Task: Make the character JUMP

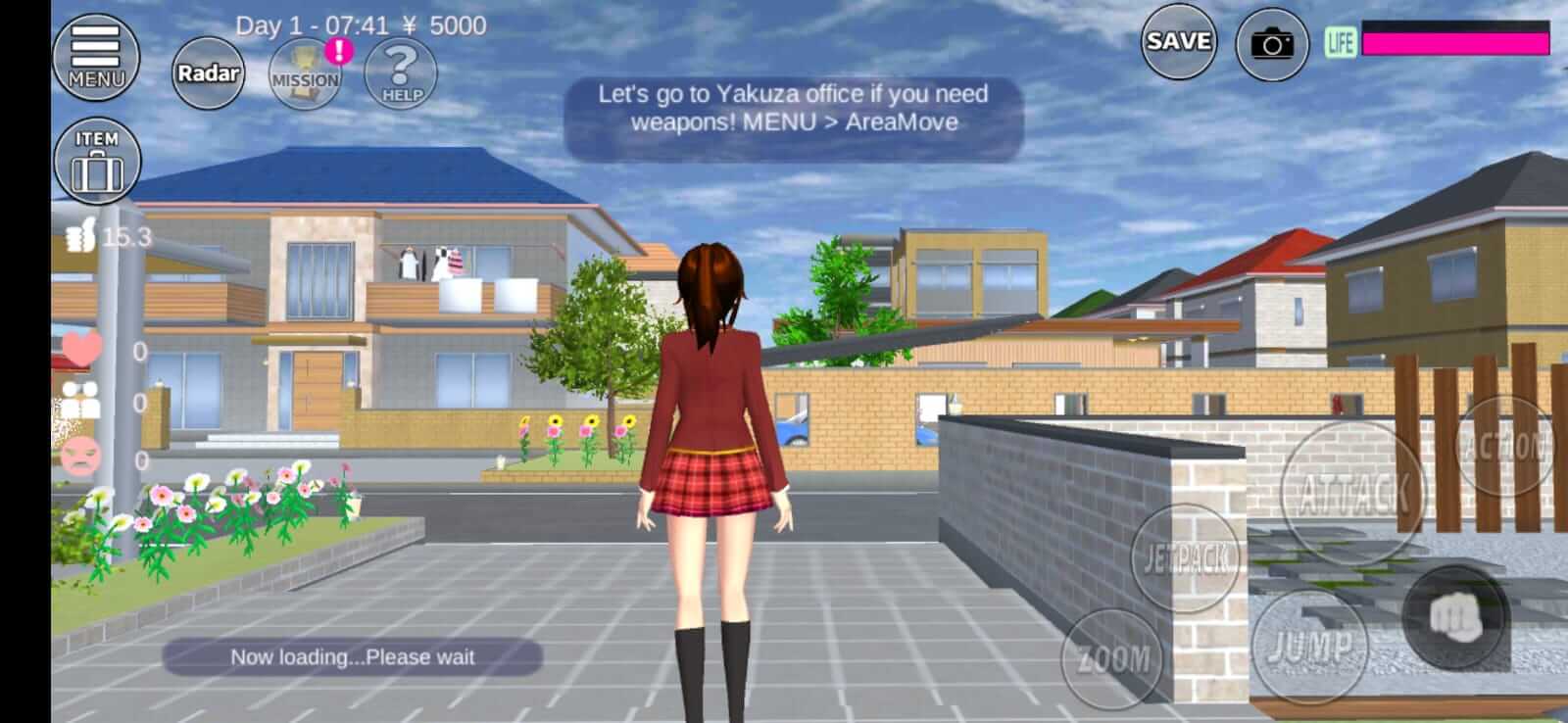Action: [1310, 644]
